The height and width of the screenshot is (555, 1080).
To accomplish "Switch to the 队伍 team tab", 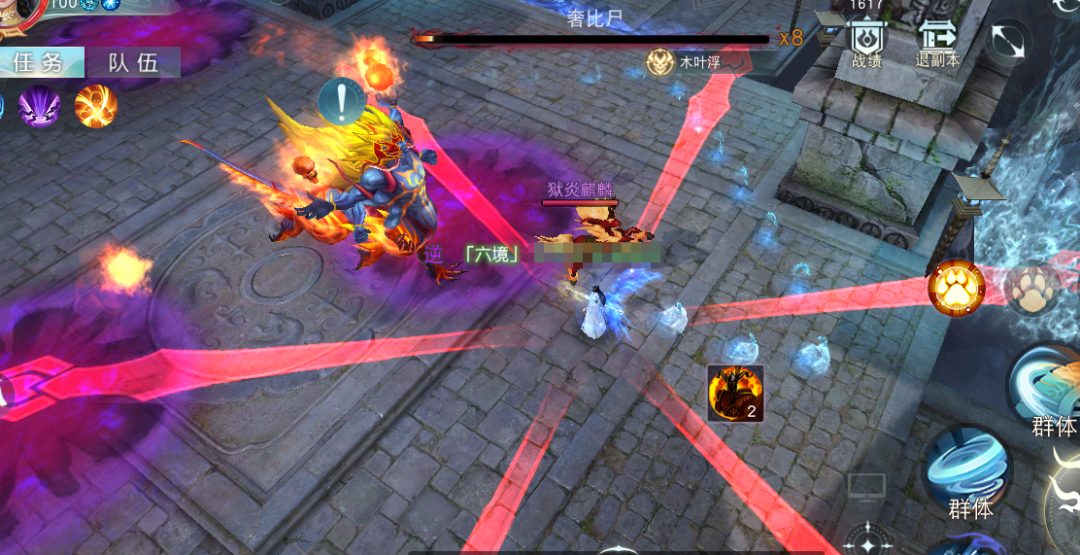I will (134, 63).
